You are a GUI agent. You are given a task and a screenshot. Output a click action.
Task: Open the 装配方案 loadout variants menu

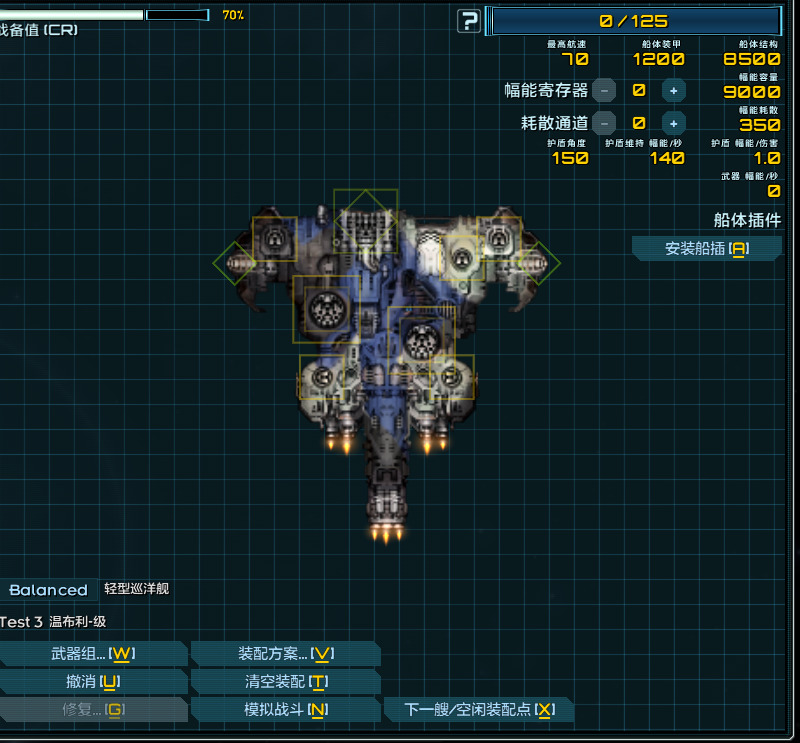(285, 654)
